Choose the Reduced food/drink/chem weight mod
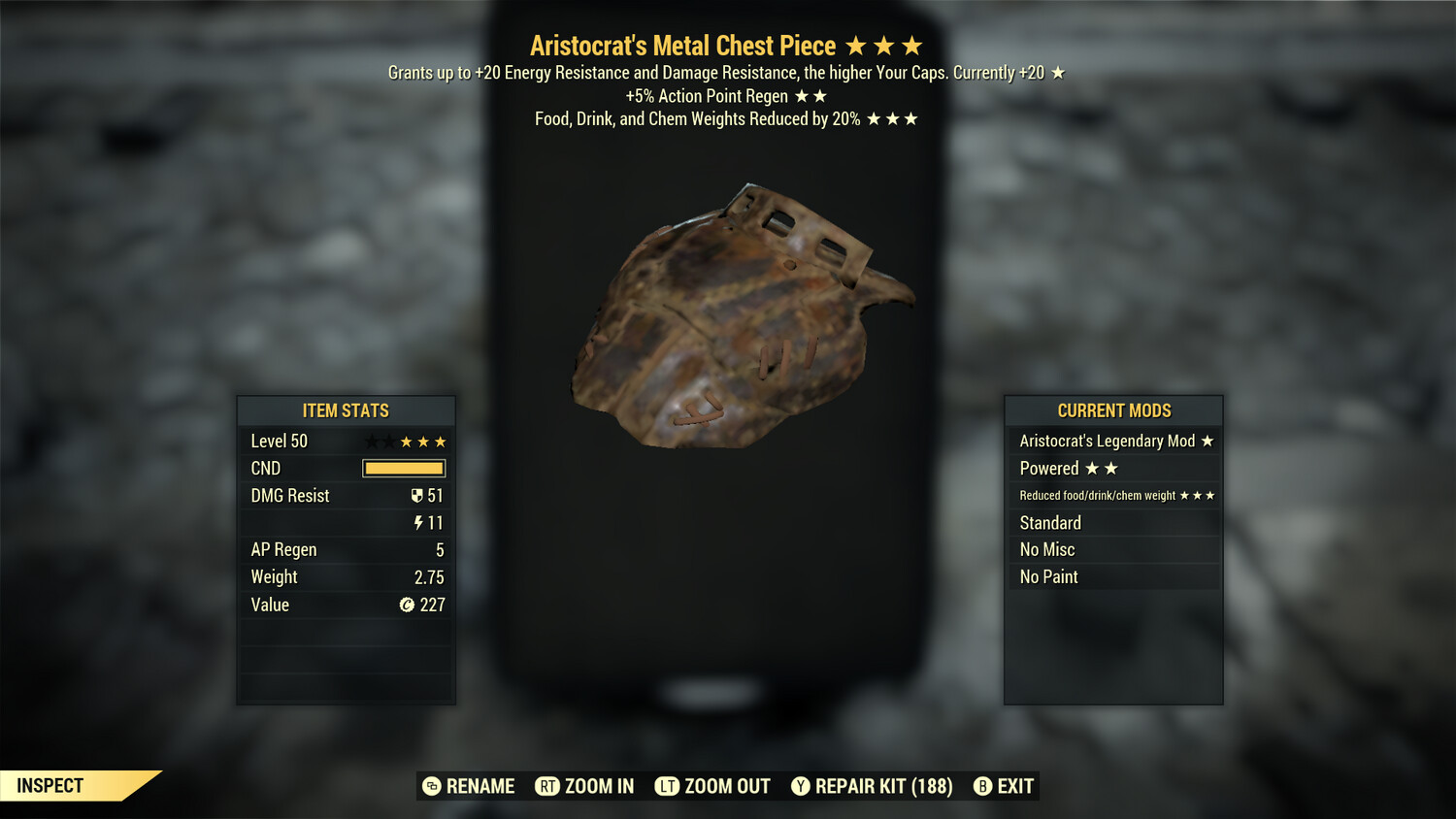Screen dimensions: 1456x819 click(1114, 496)
